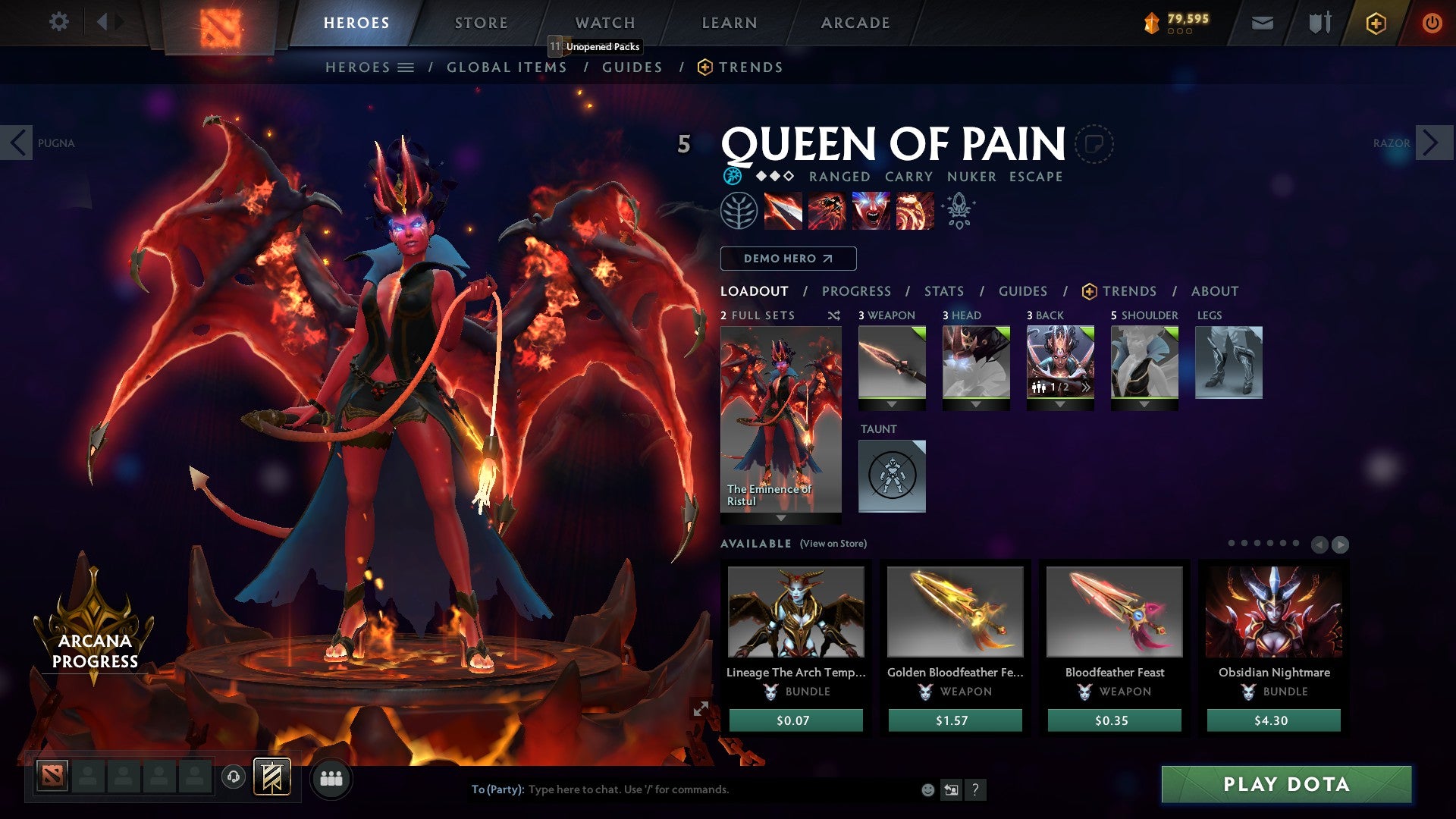The height and width of the screenshot is (819, 1456).
Task: Switch to the STATS tab
Action: [943, 290]
